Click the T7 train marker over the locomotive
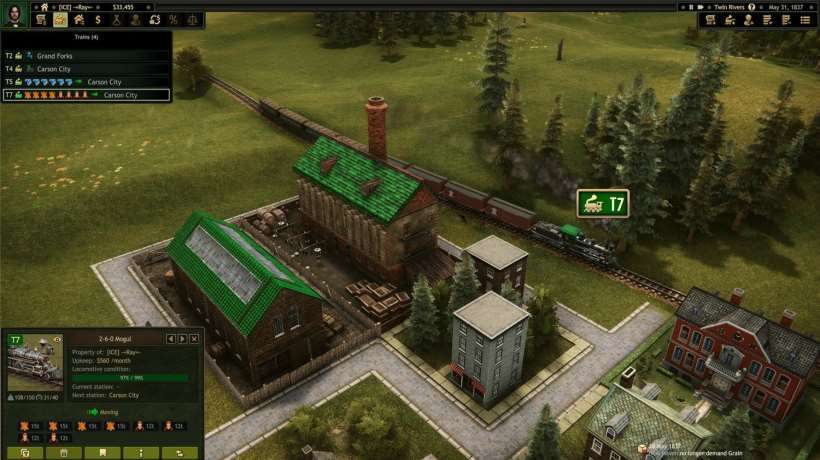 (x=603, y=204)
